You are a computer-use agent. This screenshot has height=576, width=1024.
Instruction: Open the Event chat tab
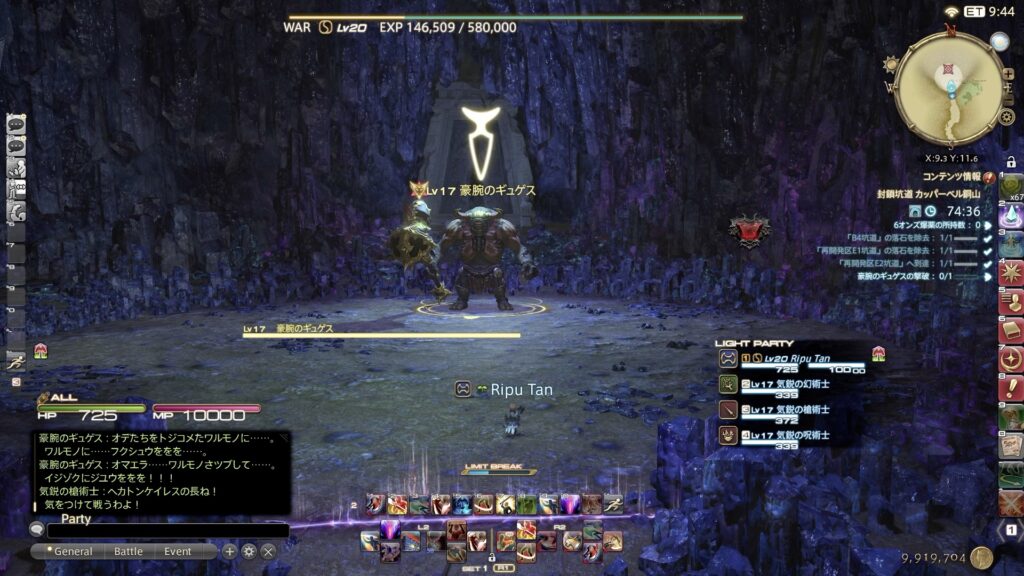click(x=178, y=551)
